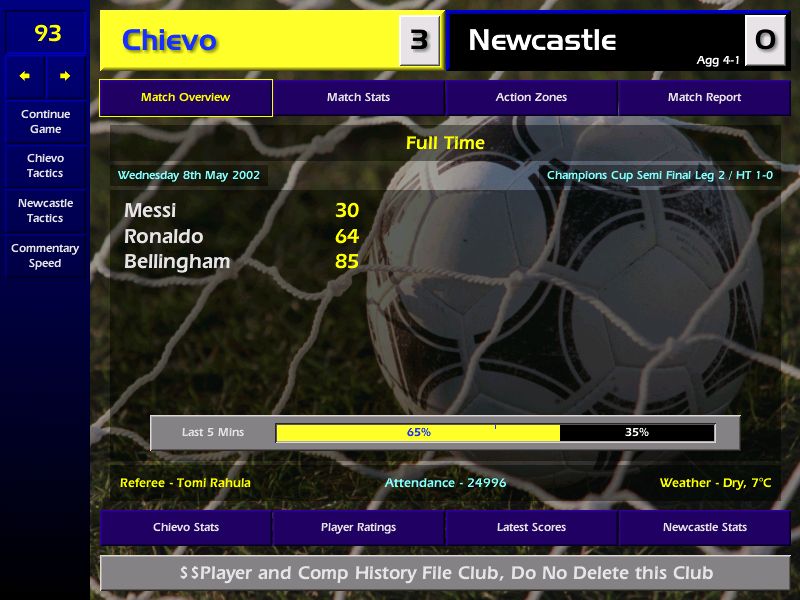Viewport: 800px width, 600px height.
Task: Go back with the left arrow
Action: tap(25, 76)
